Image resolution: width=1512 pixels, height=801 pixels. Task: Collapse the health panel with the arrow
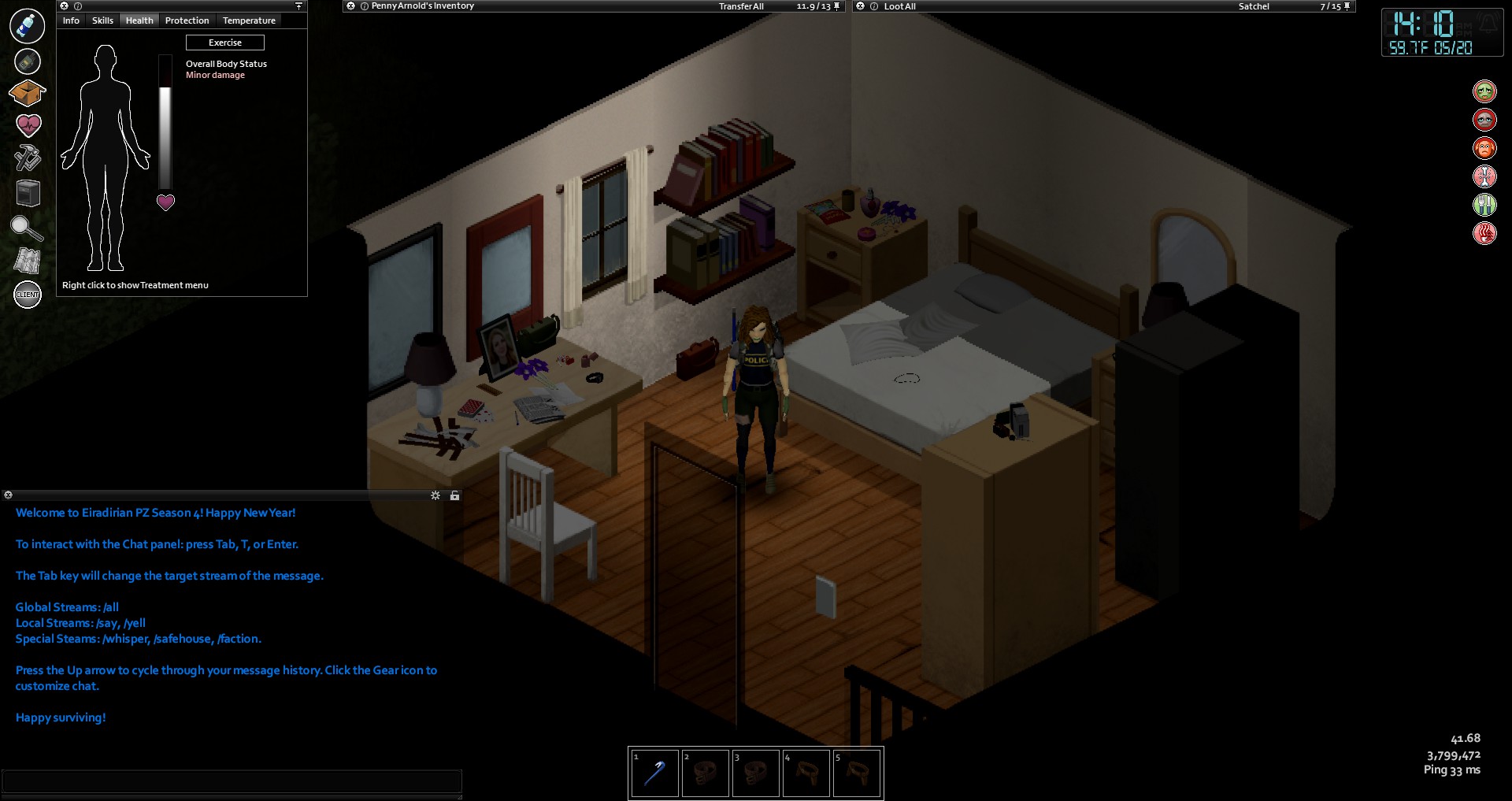(x=298, y=6)
